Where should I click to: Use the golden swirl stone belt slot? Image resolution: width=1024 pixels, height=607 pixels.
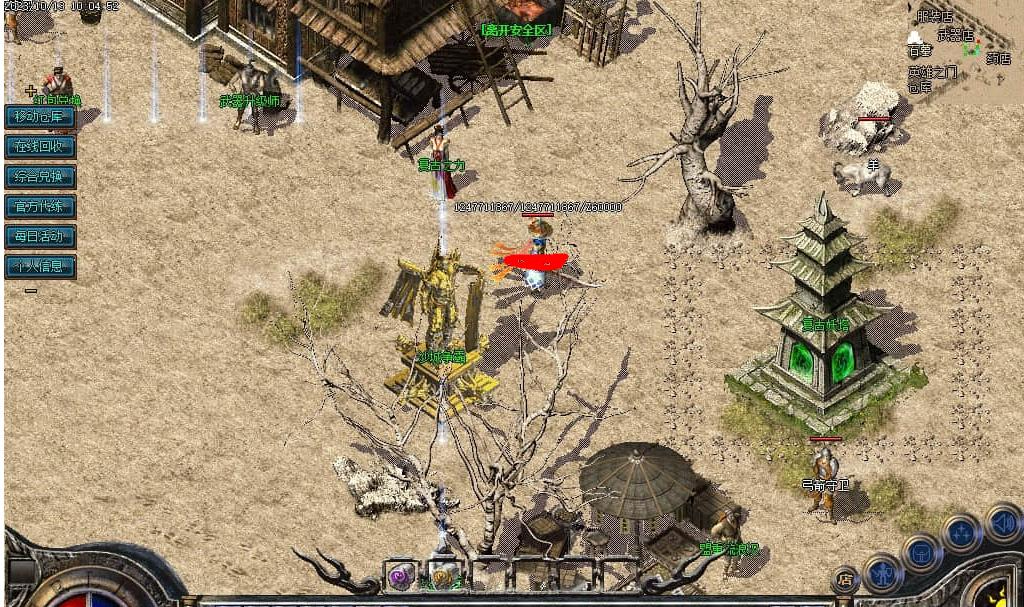tap(442, 576)
